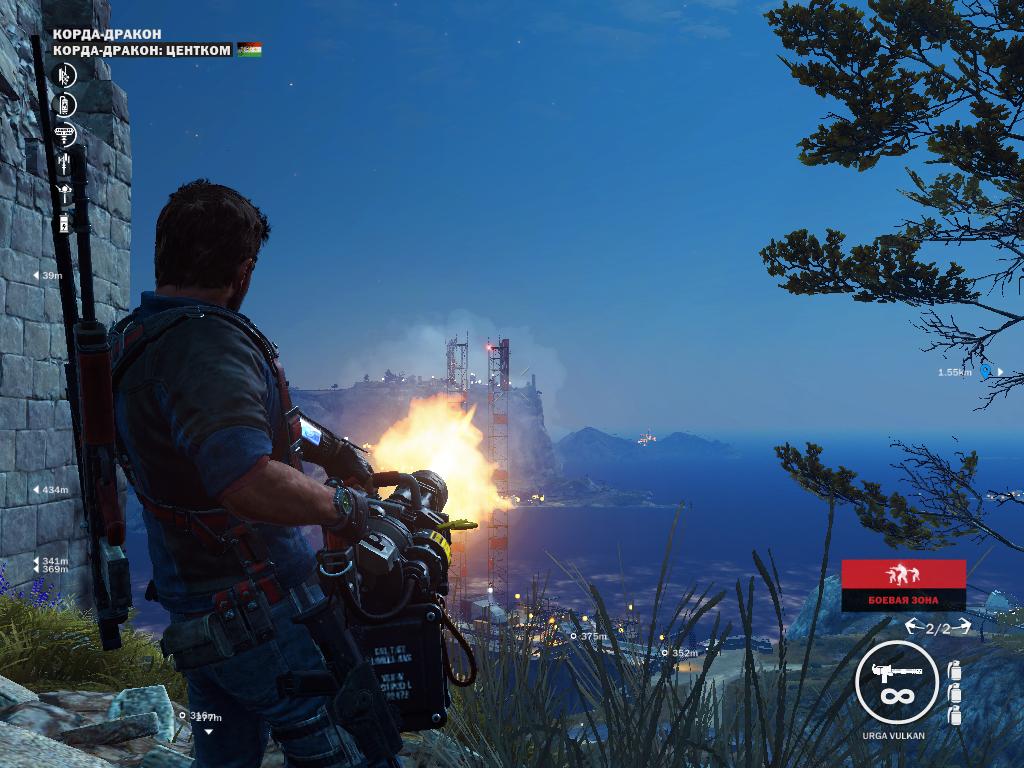Select the blue waypoint marker
Viewport: 1024px width, 768px height.
(985, 372)
